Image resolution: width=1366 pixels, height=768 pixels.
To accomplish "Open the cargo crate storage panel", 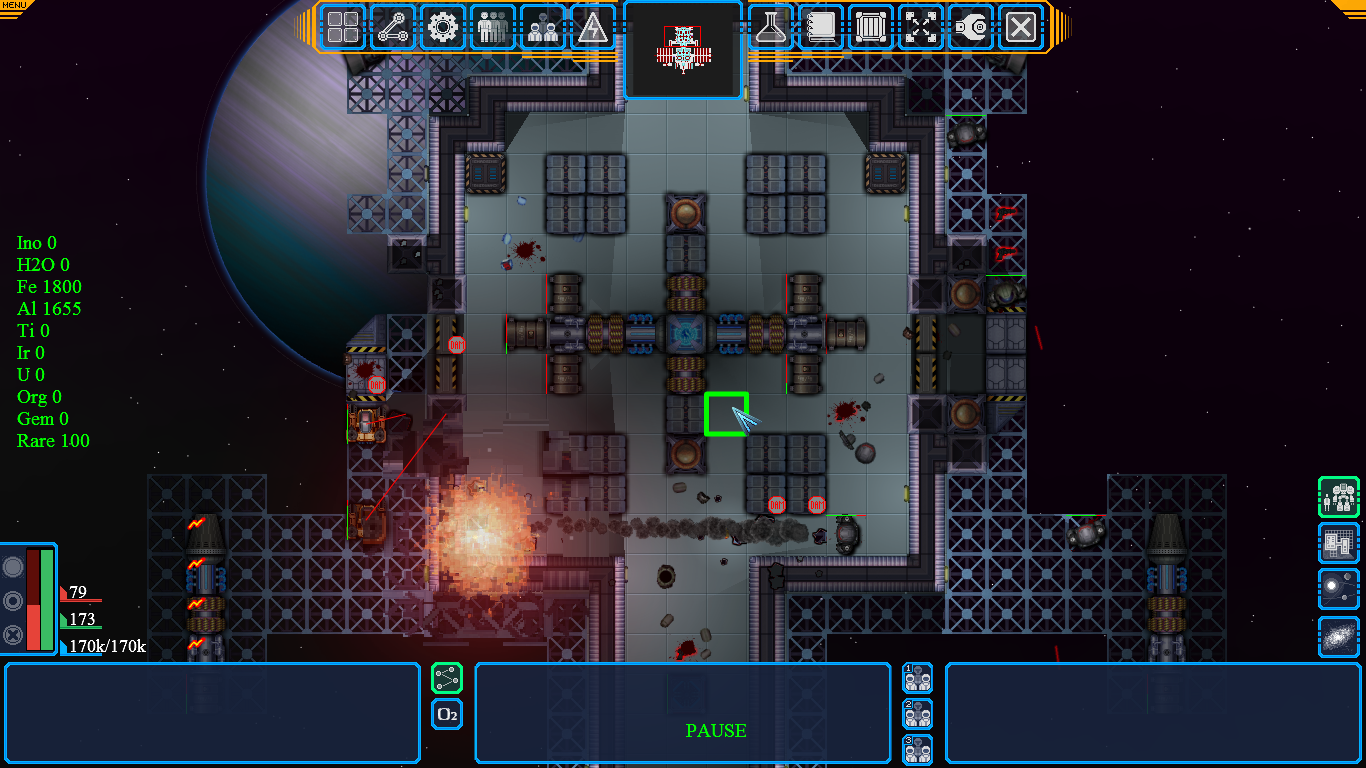I will pos(871,27).
